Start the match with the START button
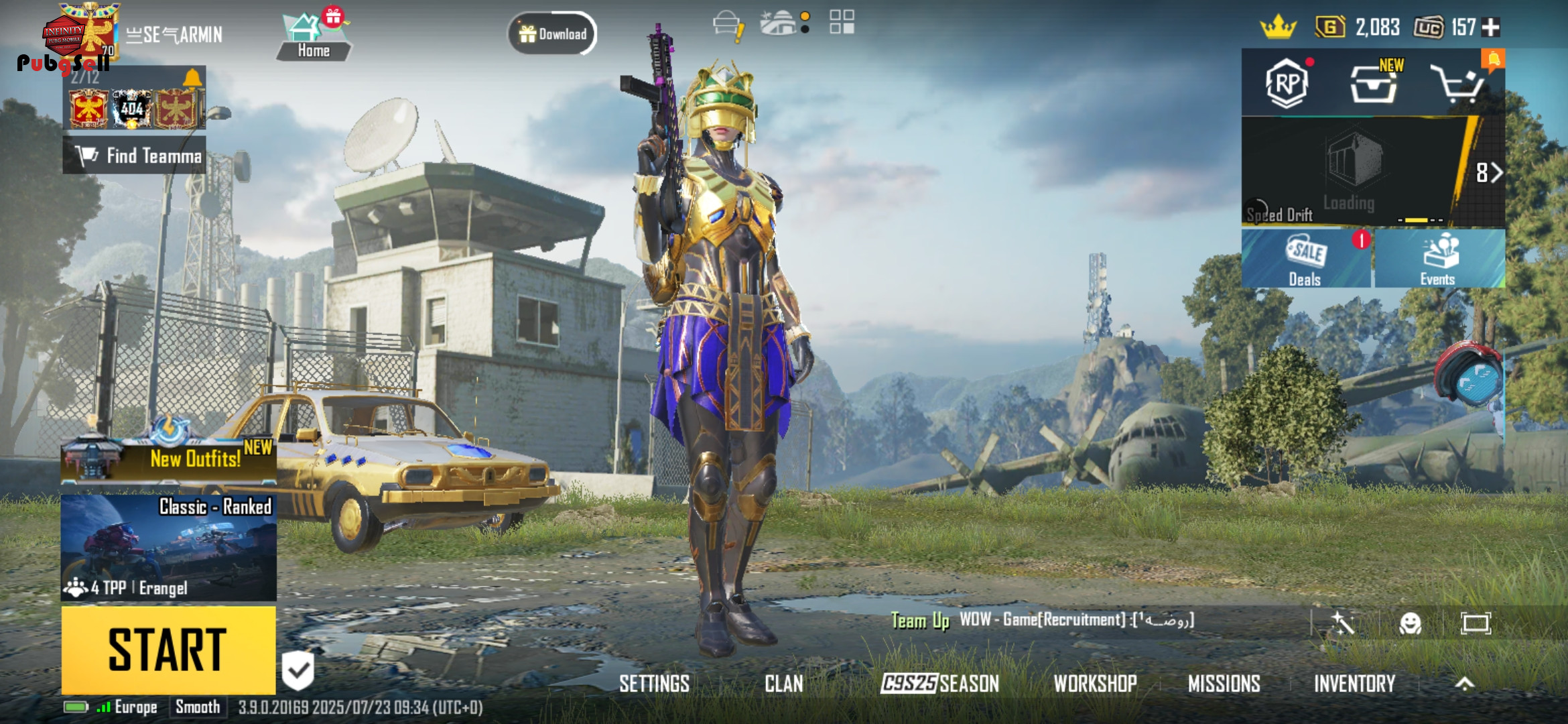Viewport: 1568px width, 724px height. pyautogui.click(x=168, y=650)
